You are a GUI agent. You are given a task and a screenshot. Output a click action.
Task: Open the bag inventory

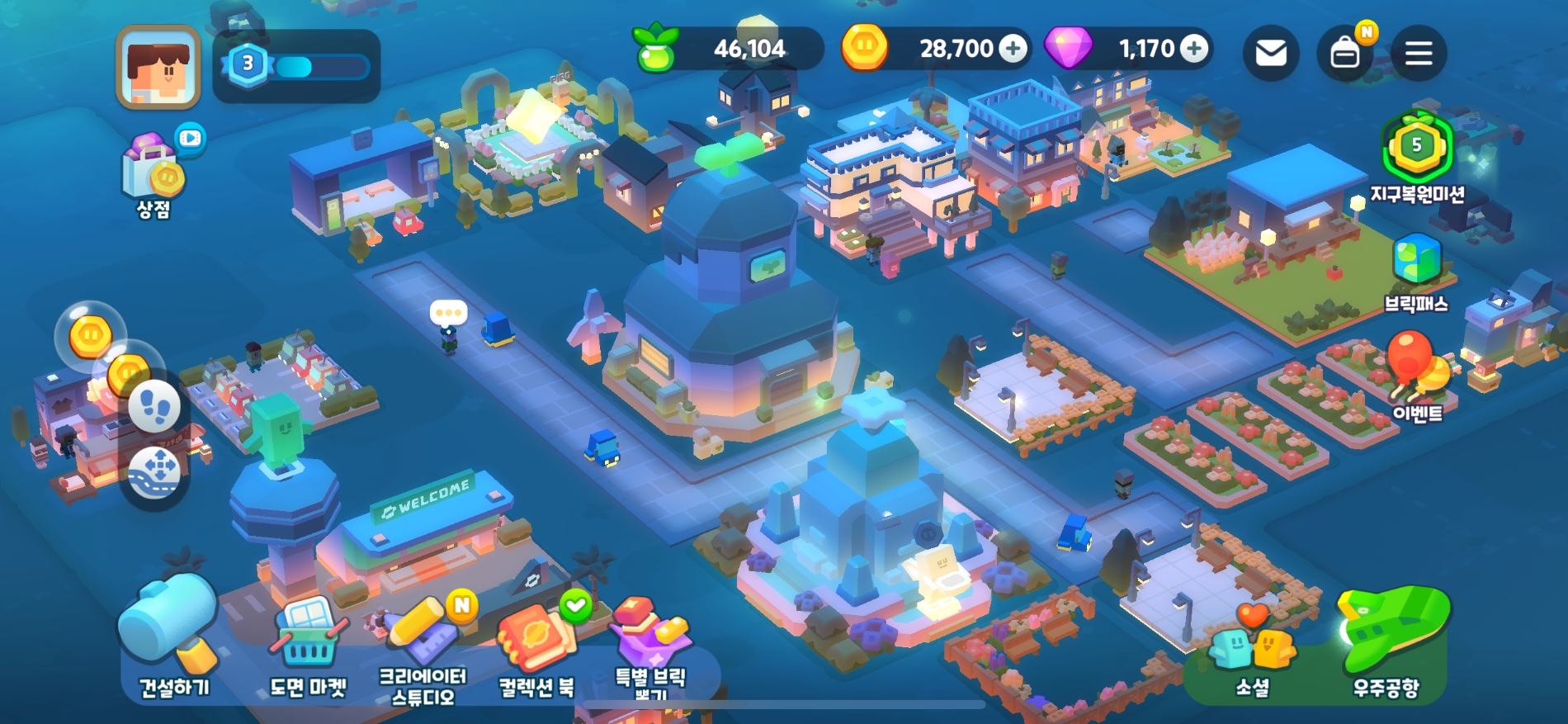click(x=1345, y=54)
